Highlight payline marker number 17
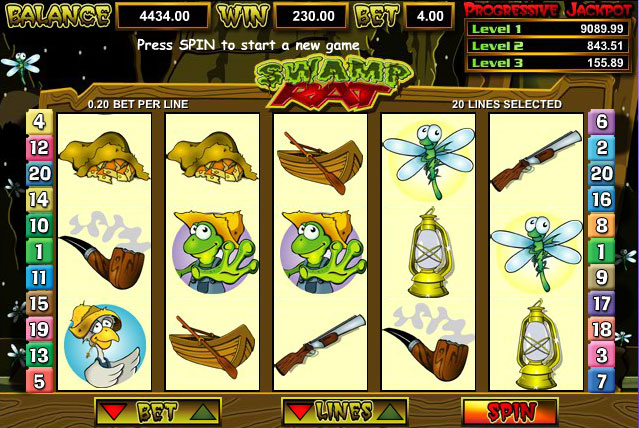Image resolution: width=639 pixels, height=428 pixels. tap(601, 303)
